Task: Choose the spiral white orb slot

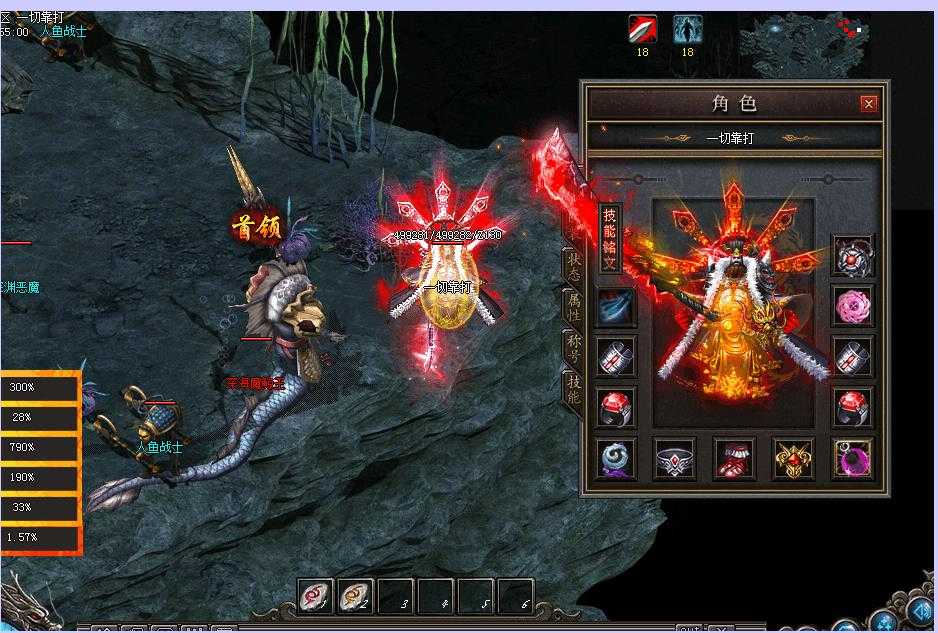Action: pyautogui.click(x=616, y=458)
